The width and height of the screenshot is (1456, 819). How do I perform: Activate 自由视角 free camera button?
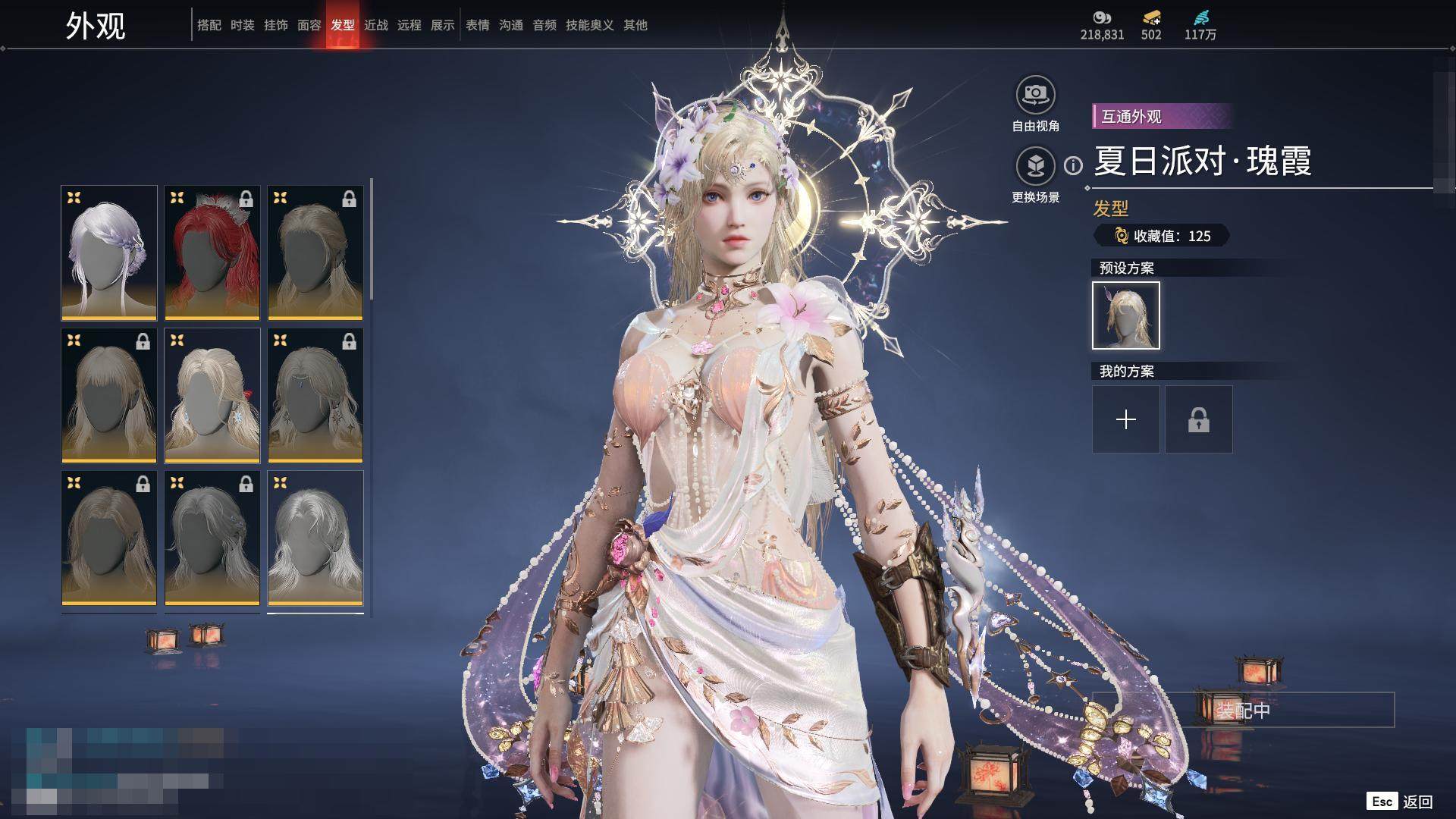click(1035, 95)
